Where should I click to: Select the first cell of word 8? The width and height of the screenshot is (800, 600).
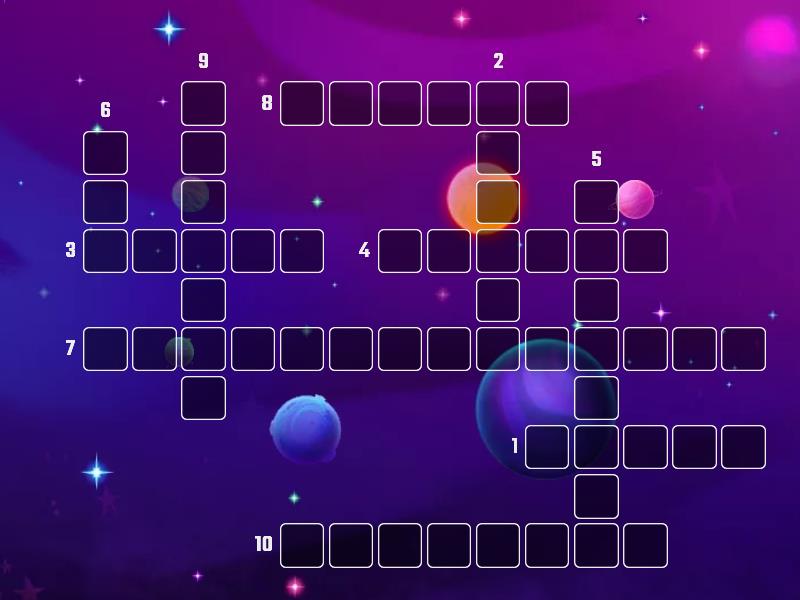pos(302,103)
